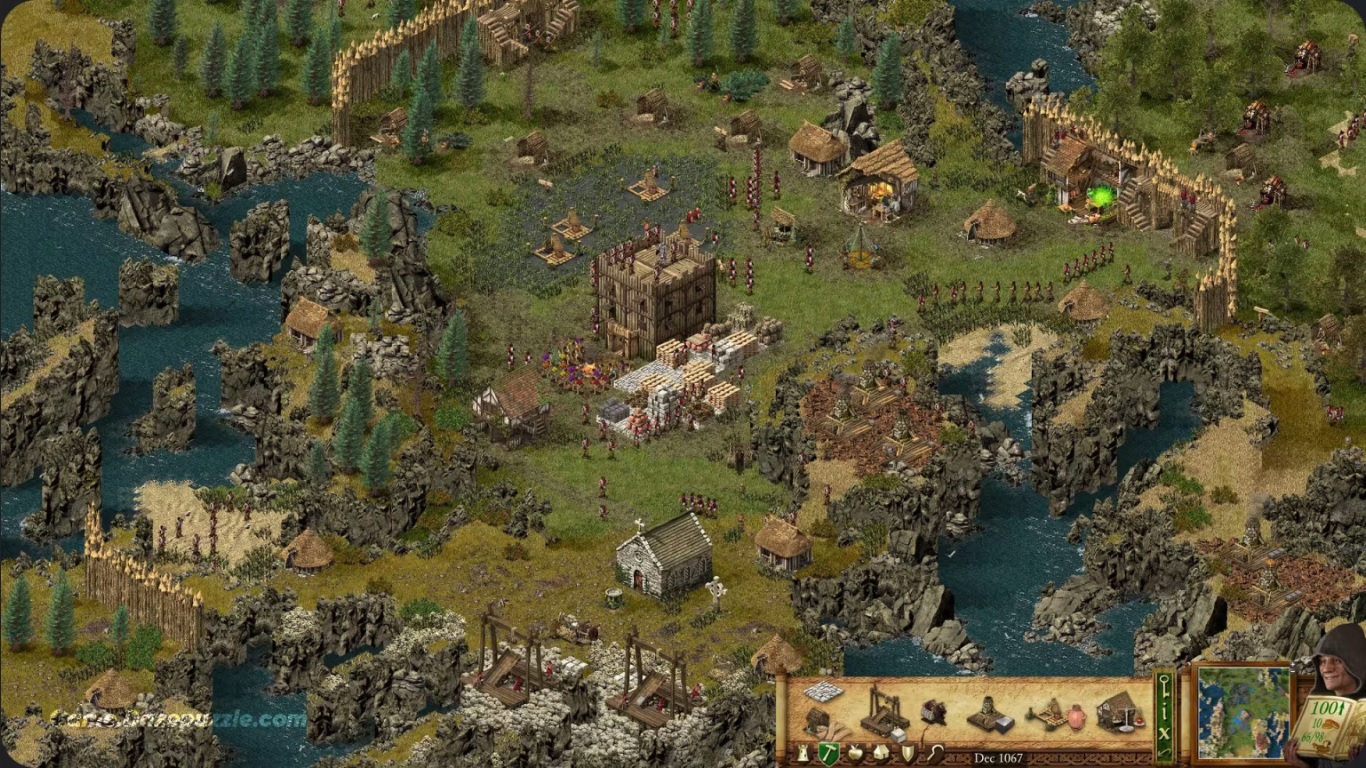
Task: Switch to the house town buildings category
Action: pyautogui.click(x=881, y=753)
